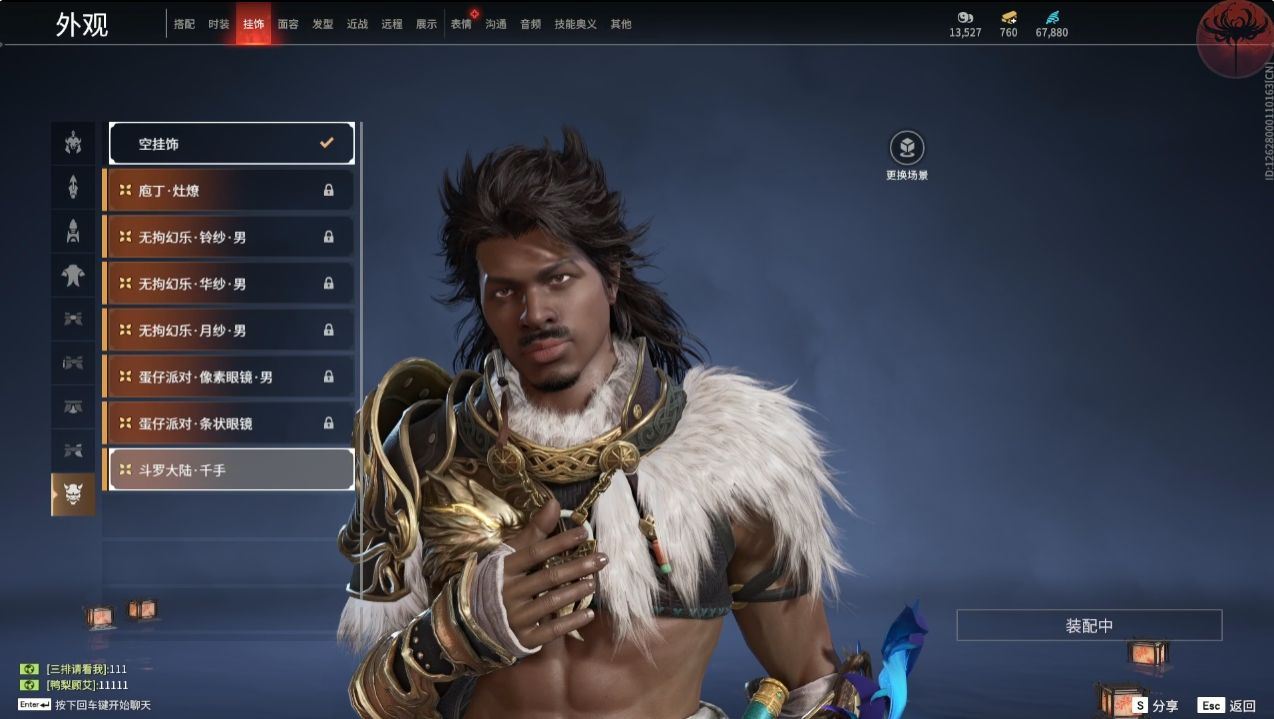This screenshot has height=719, width=1274.
Task: Open the 其他 tab
Action: coord(621,24)
